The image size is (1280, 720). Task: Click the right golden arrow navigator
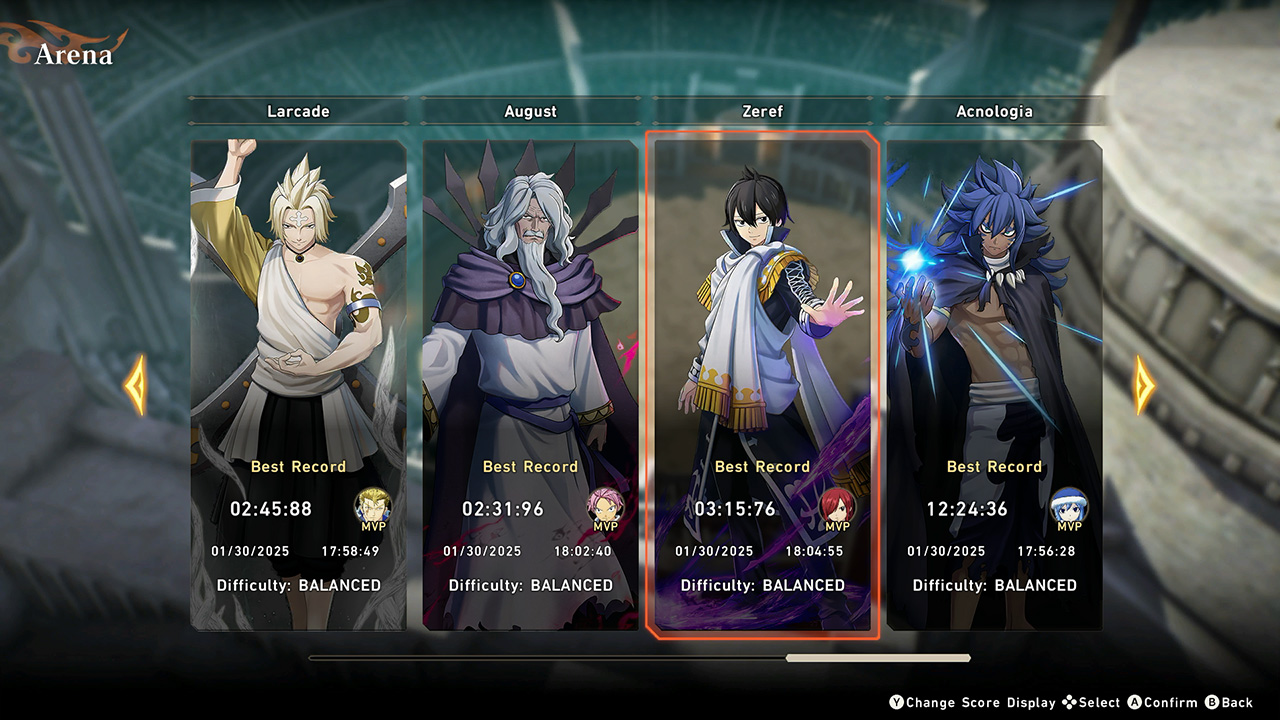(x=1146, y=385)
